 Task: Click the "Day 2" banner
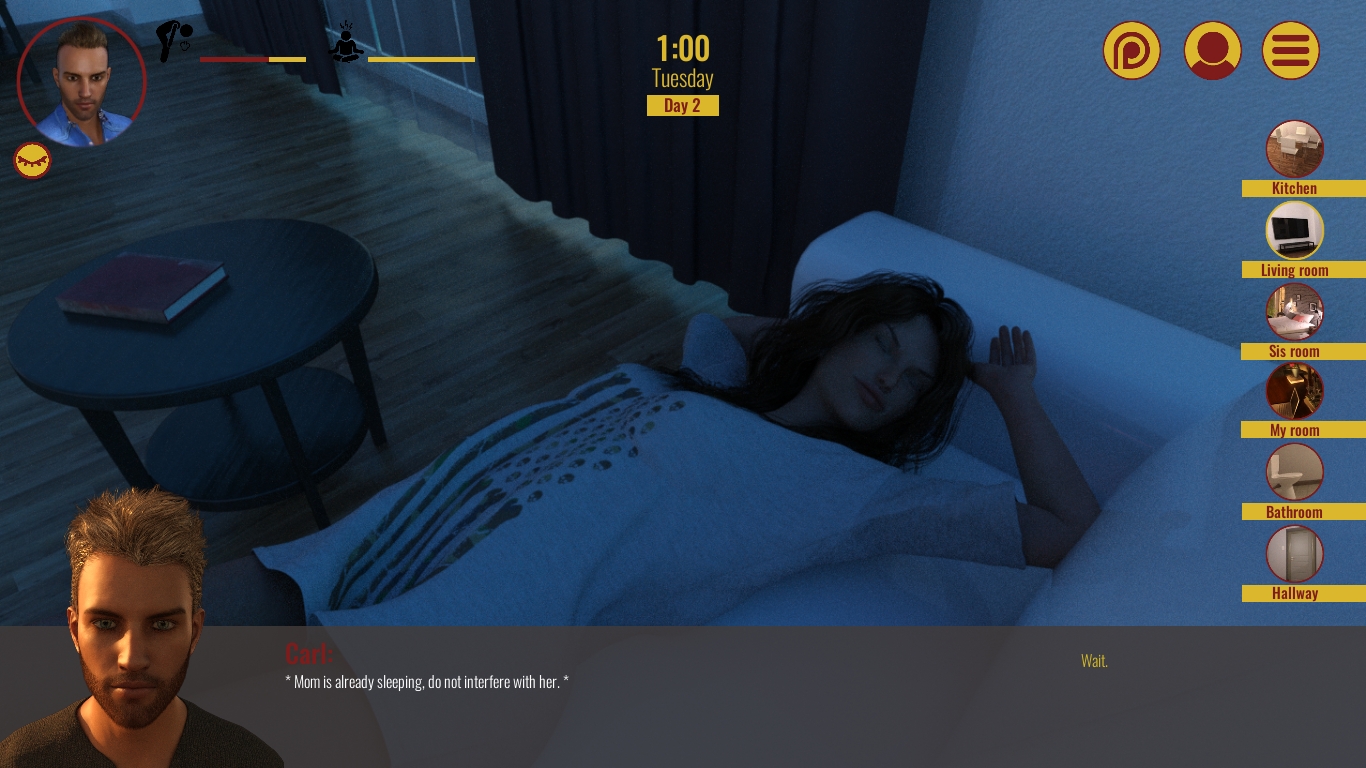click(x=683, y=105)
